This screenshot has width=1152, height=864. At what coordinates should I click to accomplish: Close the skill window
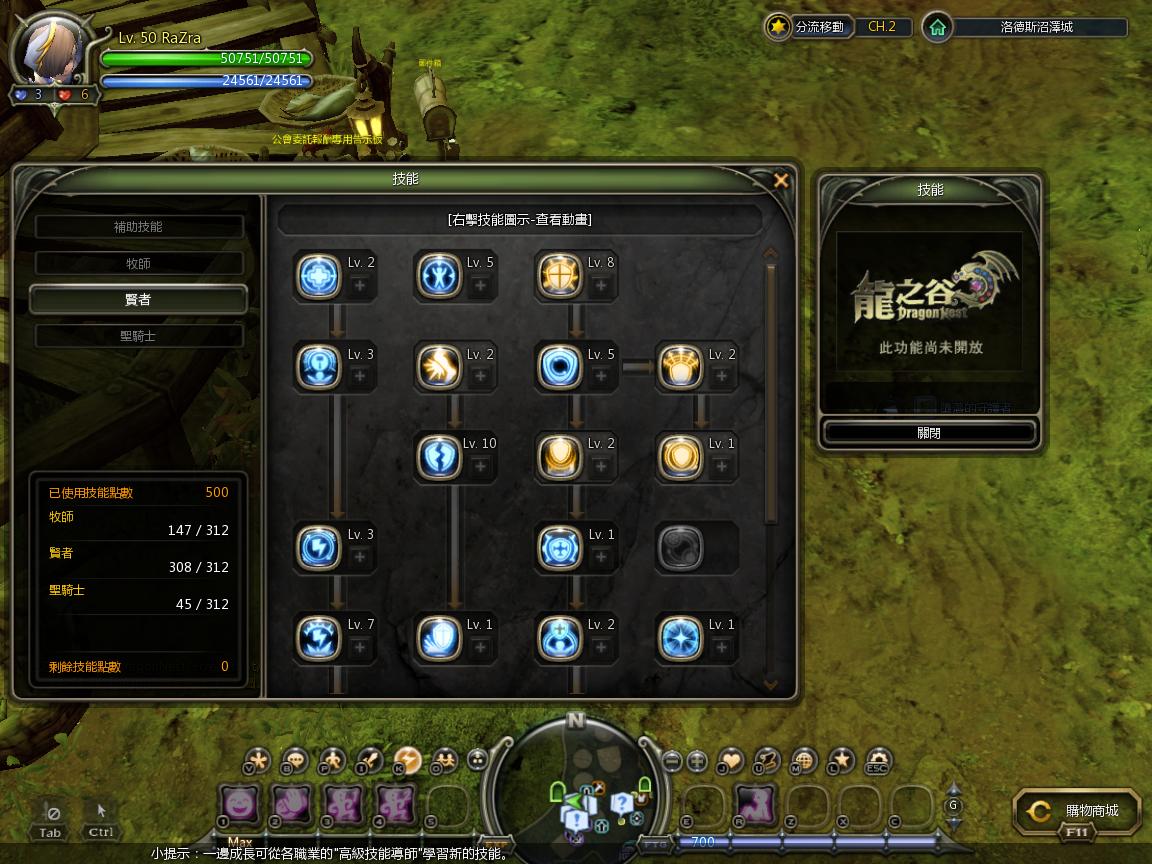781,180
